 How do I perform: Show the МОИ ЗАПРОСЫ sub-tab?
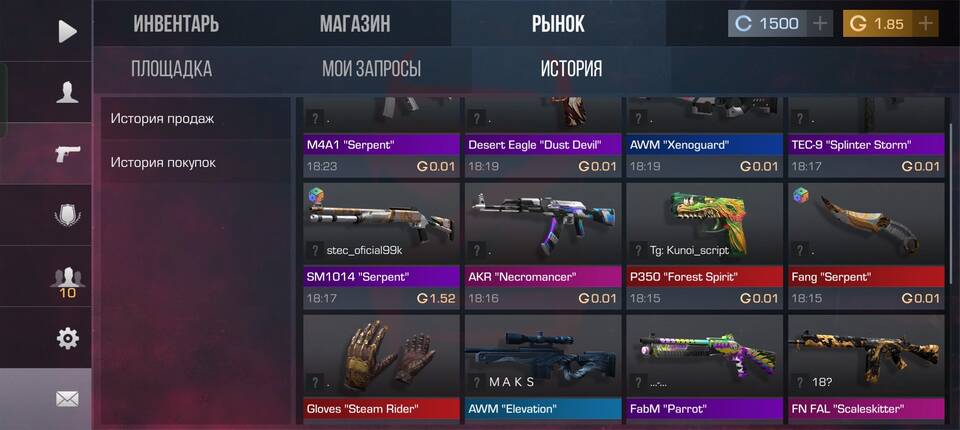pos(371,69)
